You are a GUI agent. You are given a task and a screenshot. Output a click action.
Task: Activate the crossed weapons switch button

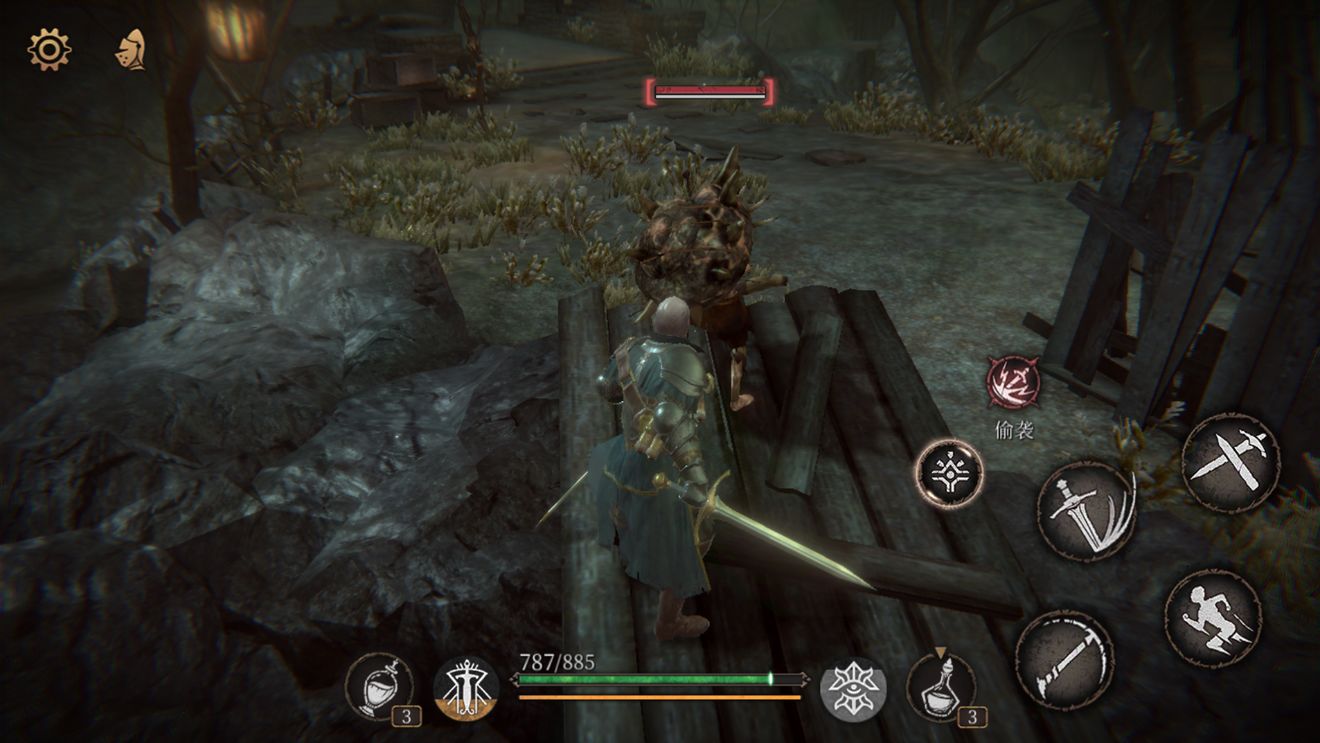(x=1230, y=463)
